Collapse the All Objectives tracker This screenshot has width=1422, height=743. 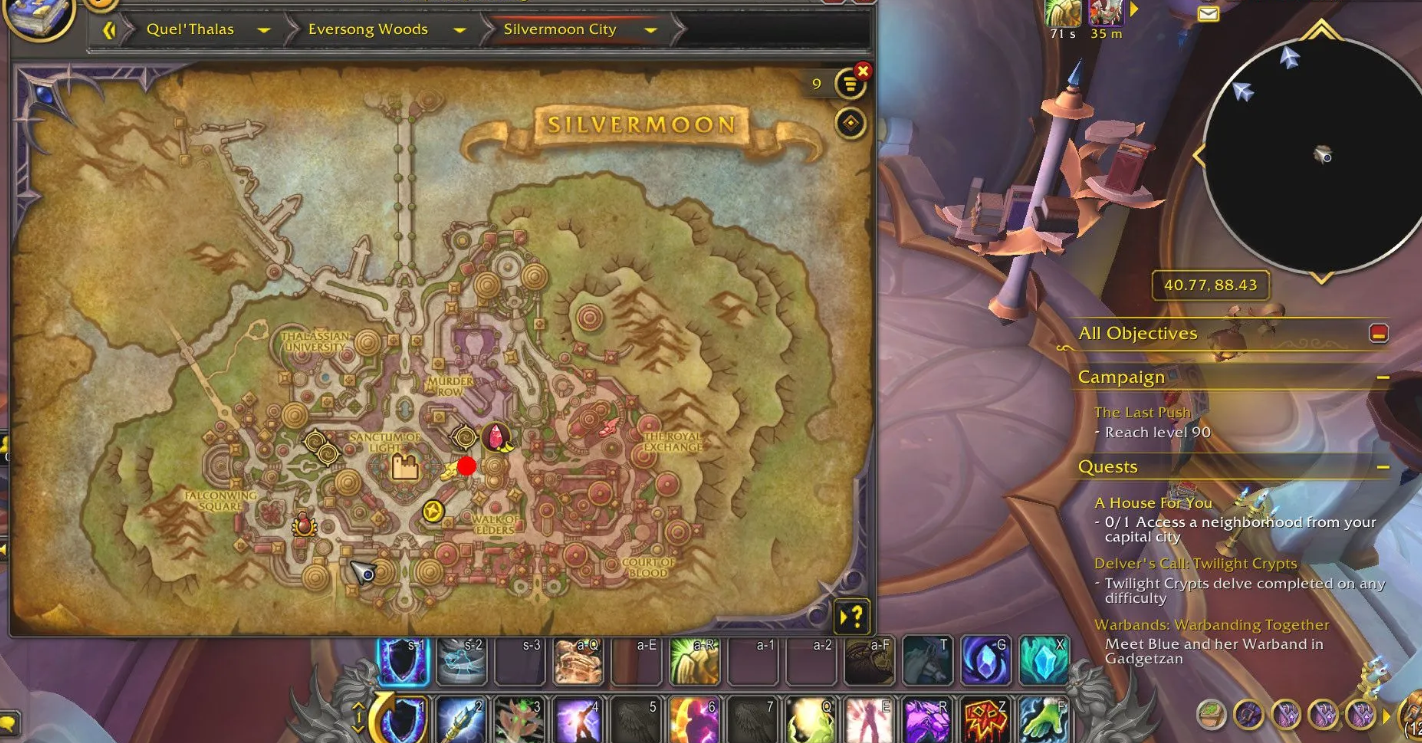[x=1379, y=333]
